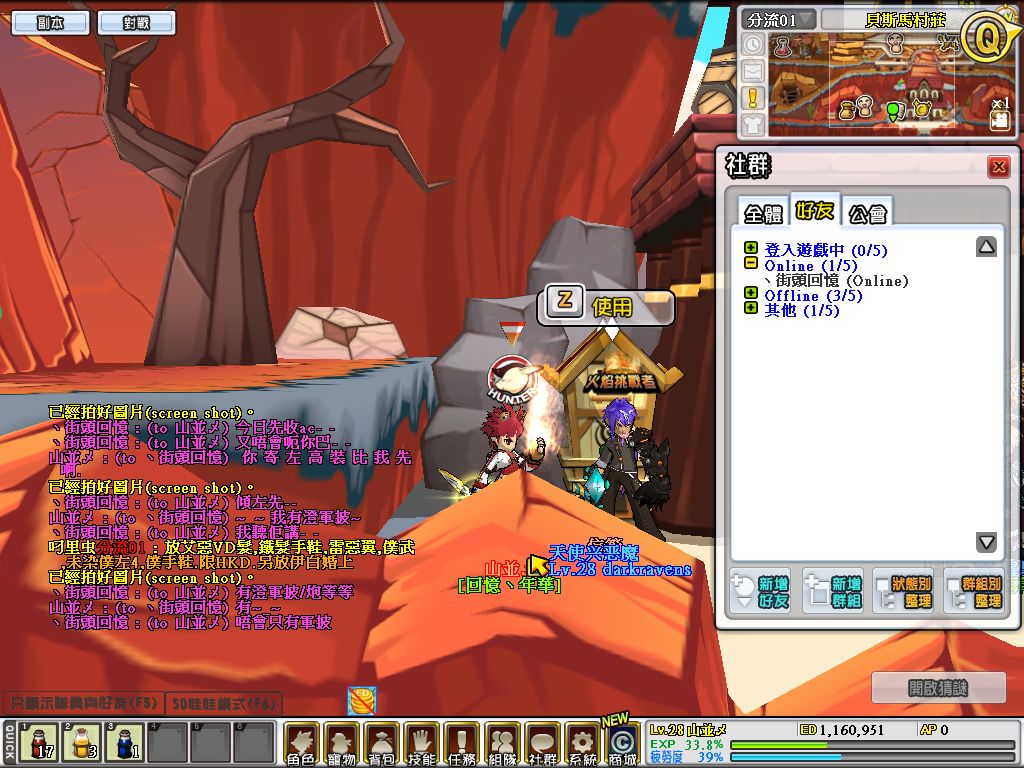Open the 技能 skills menu
The width and height of the screenshot is (1024, 768).
click(x=422, y=745)
